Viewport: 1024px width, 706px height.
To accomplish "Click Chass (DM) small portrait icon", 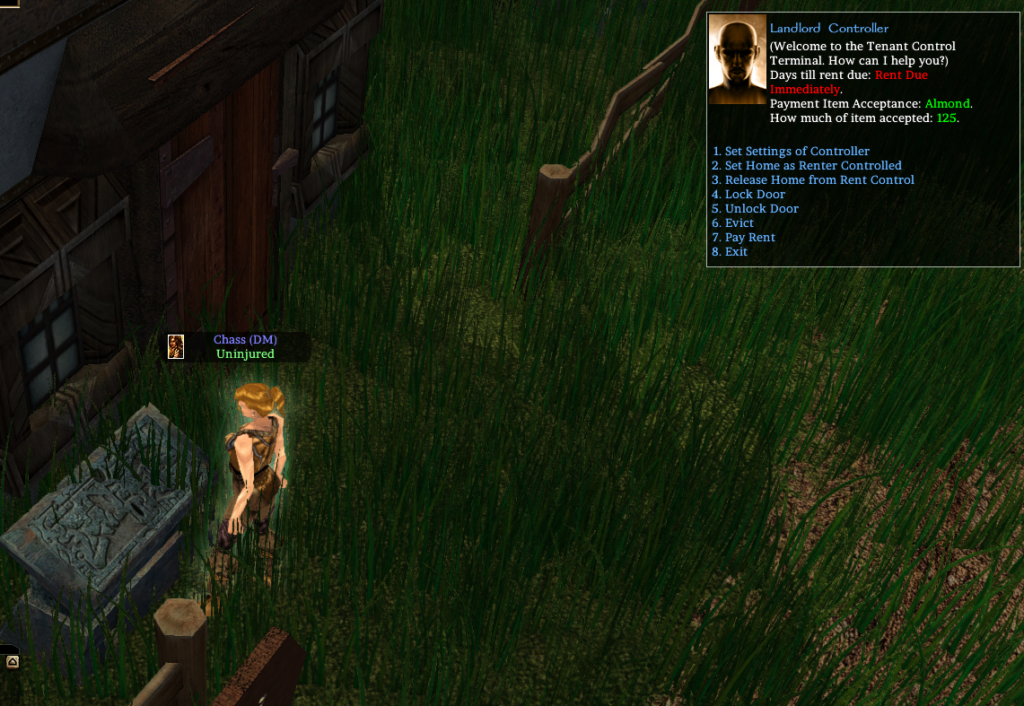I will 176,347.
